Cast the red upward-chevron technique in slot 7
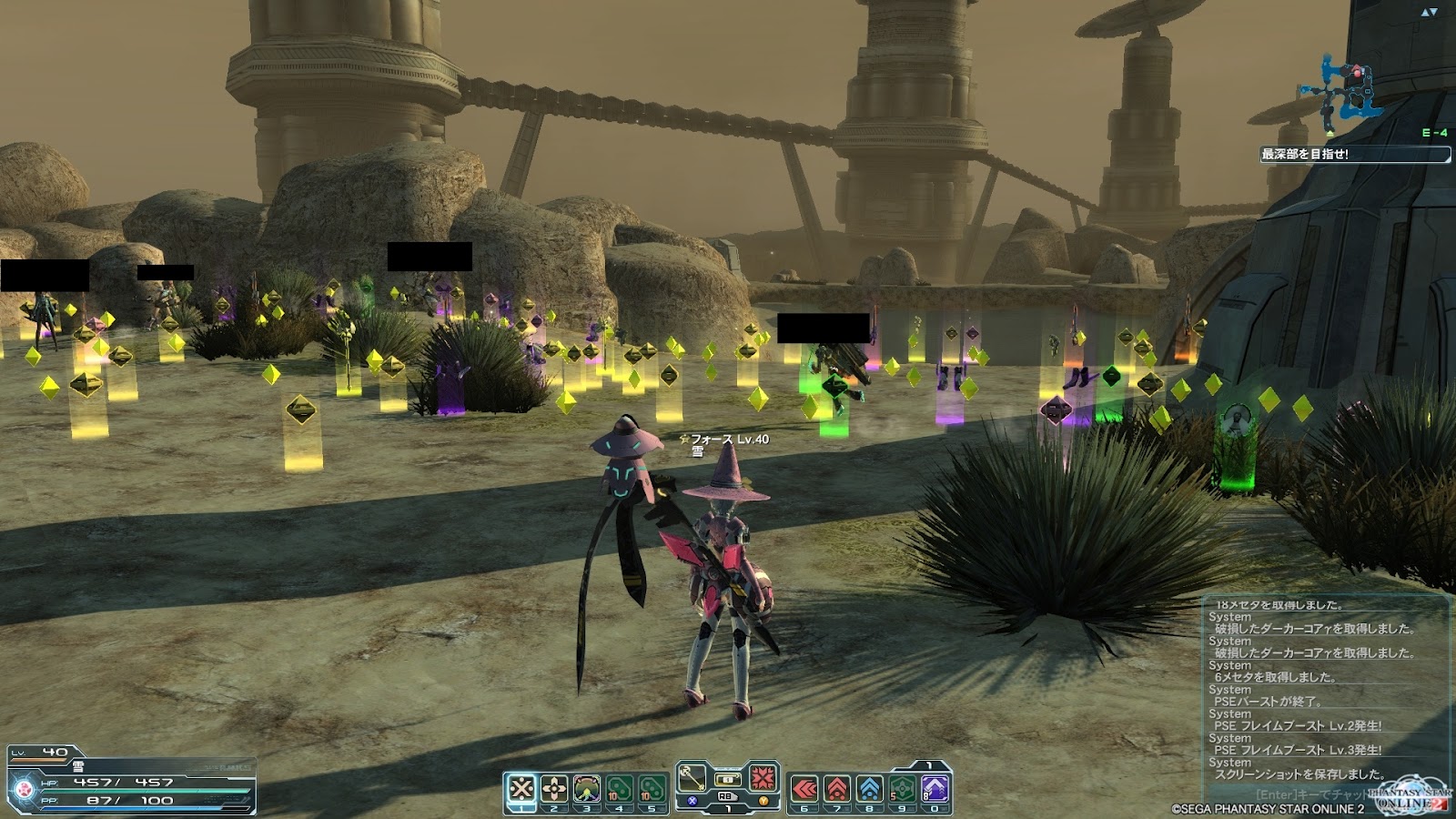1456x819 pixels. (837, 788)
